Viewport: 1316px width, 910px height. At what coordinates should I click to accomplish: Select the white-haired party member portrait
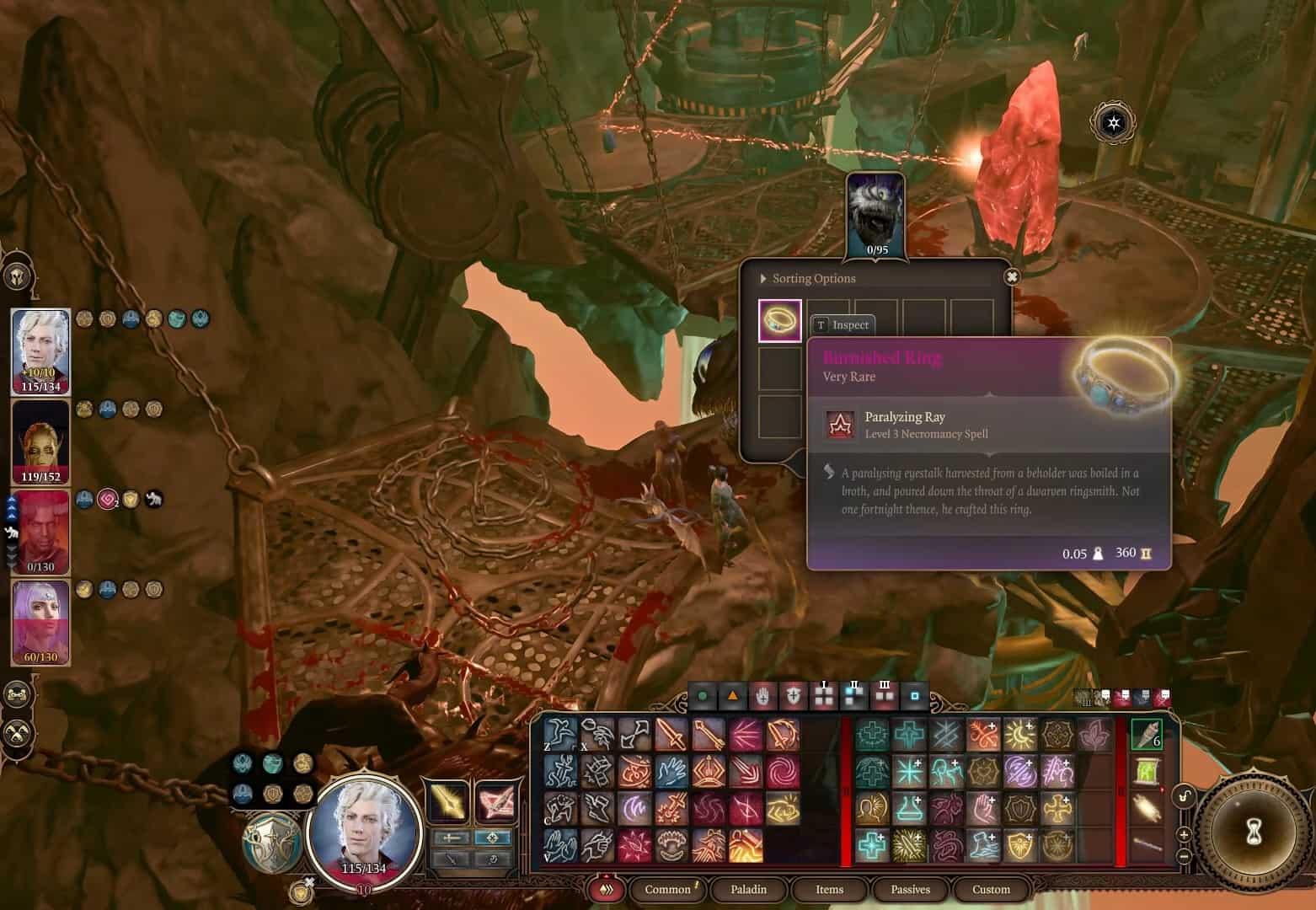point(40,350)
